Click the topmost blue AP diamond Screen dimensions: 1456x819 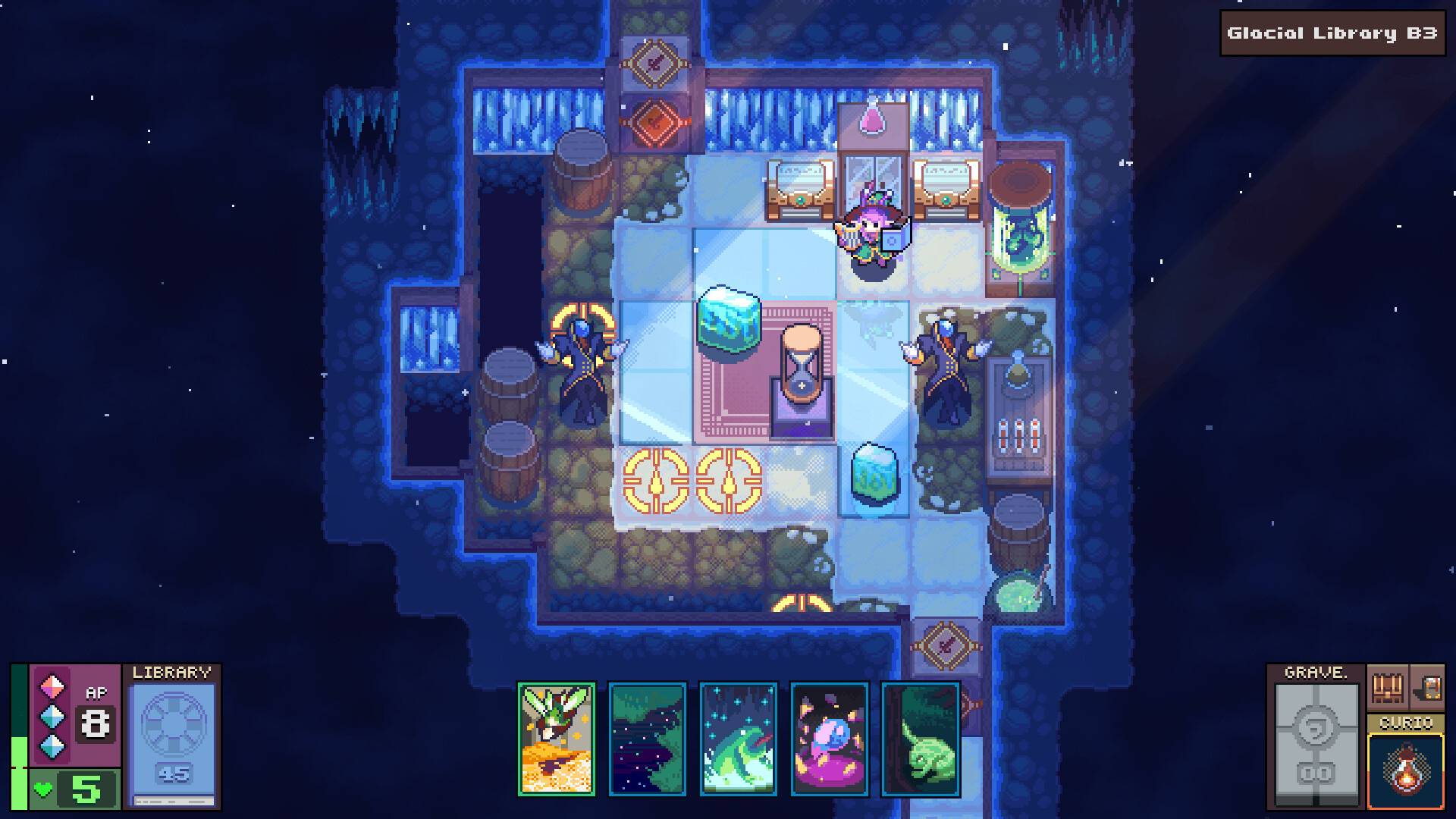coord(52,716)
